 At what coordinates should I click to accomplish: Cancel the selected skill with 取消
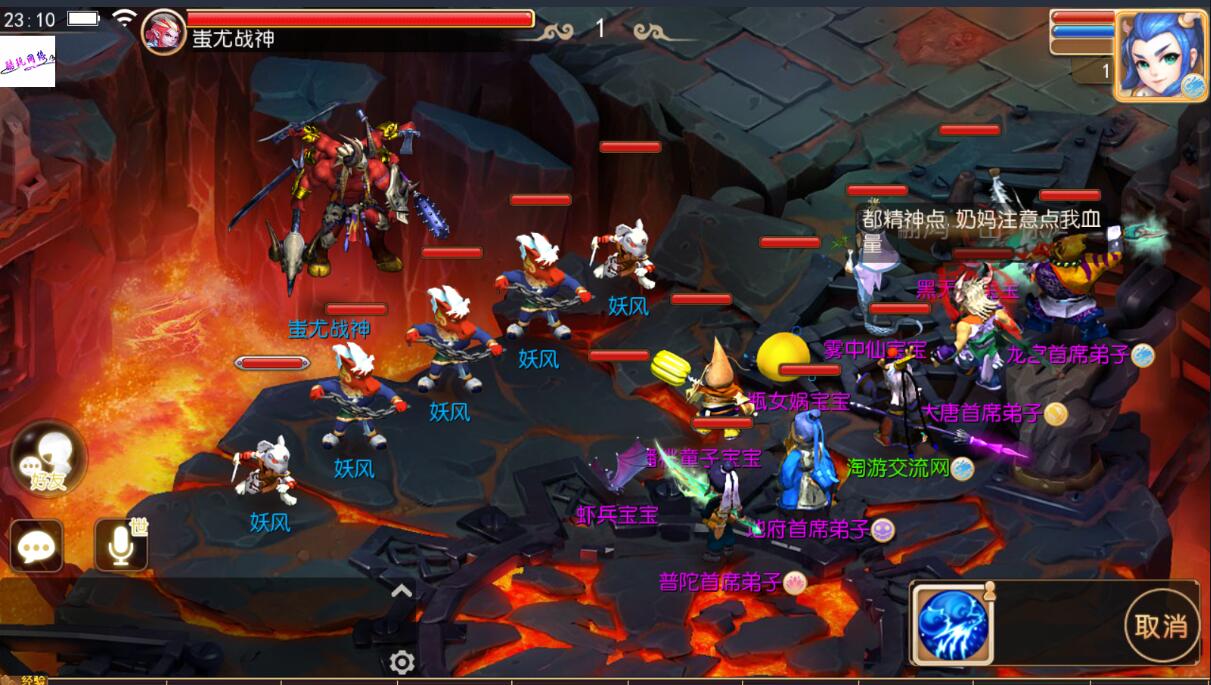click(1161, 626)
